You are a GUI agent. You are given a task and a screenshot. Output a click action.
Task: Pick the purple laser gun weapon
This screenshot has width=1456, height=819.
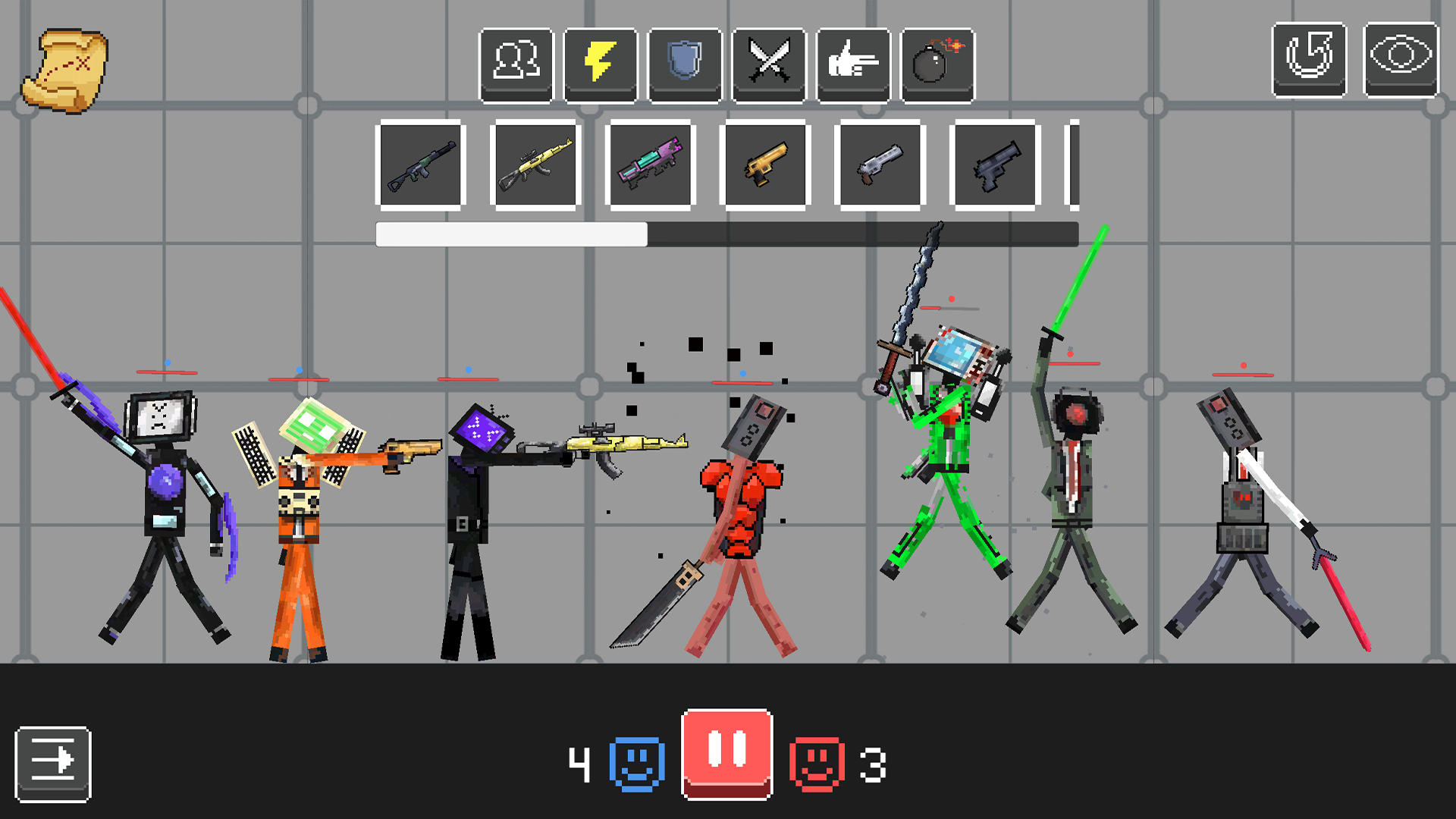pyautogui.click(x=650, y=163)
